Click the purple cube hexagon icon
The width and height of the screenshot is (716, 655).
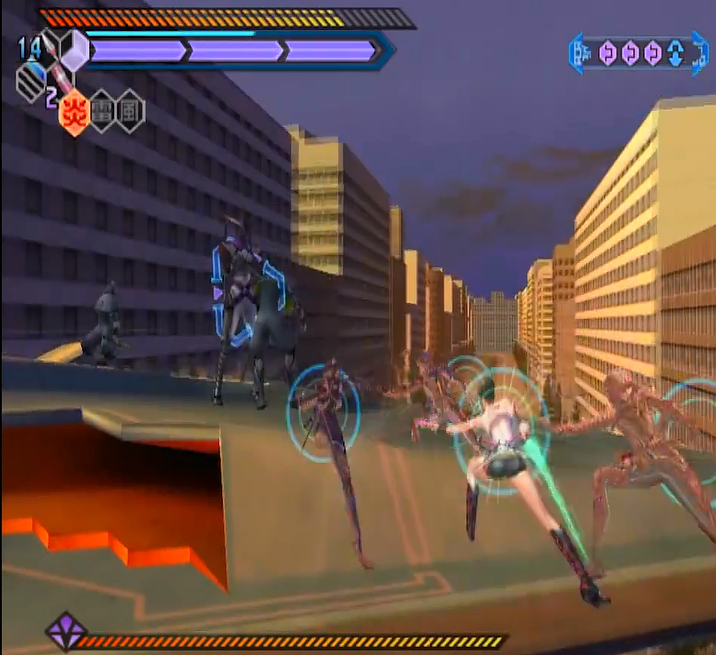[73, 49]
